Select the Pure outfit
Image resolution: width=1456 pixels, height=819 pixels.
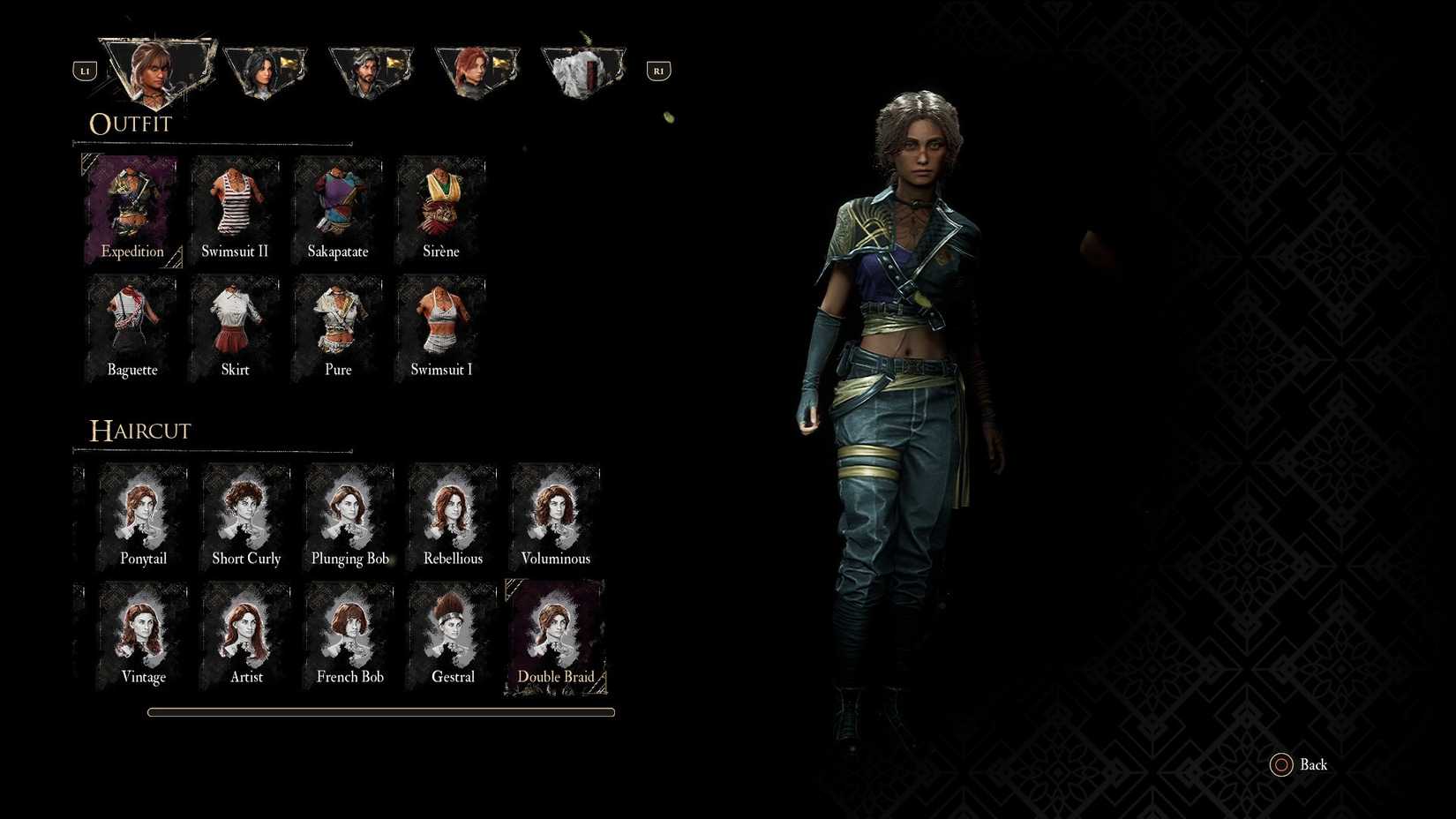(338, 324)
